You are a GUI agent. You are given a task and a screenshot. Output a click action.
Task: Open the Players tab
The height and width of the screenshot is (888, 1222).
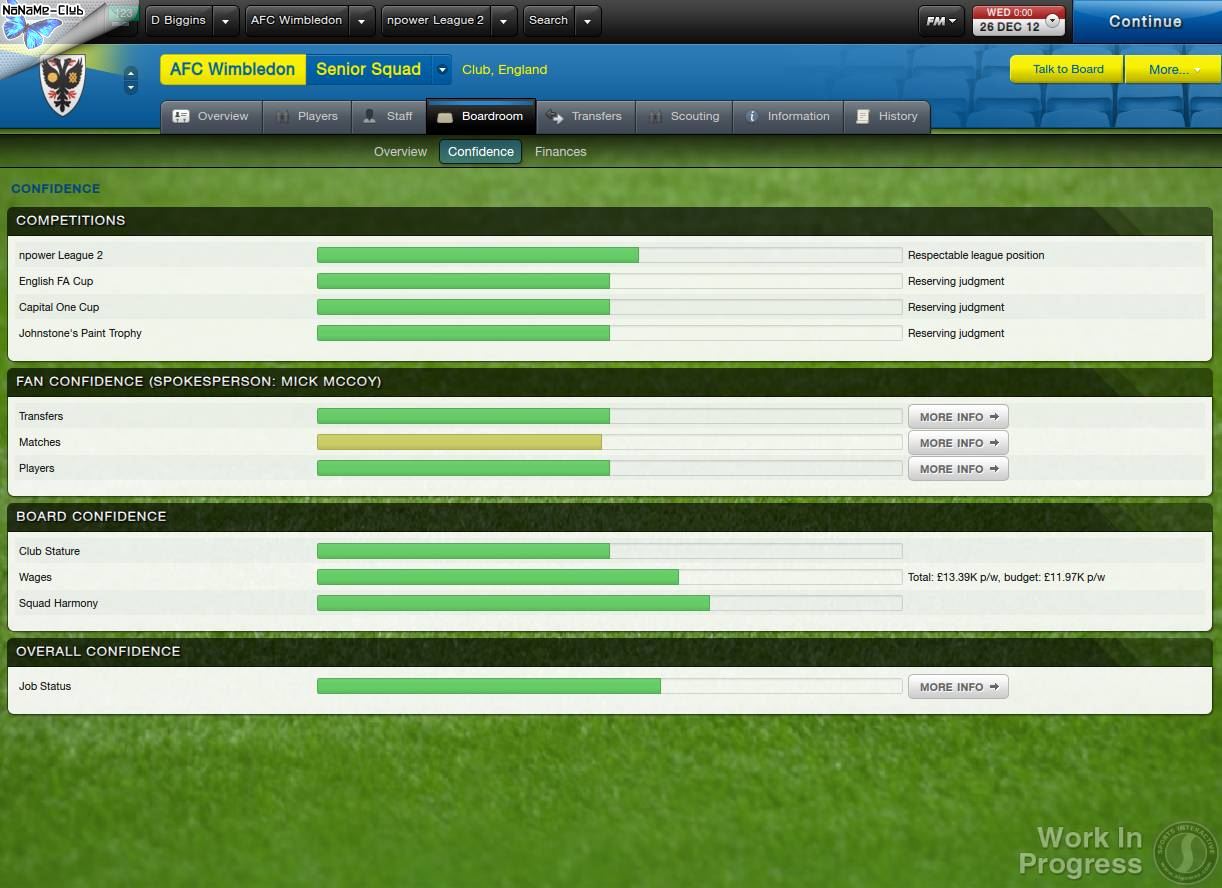click(x=307, y=116)
